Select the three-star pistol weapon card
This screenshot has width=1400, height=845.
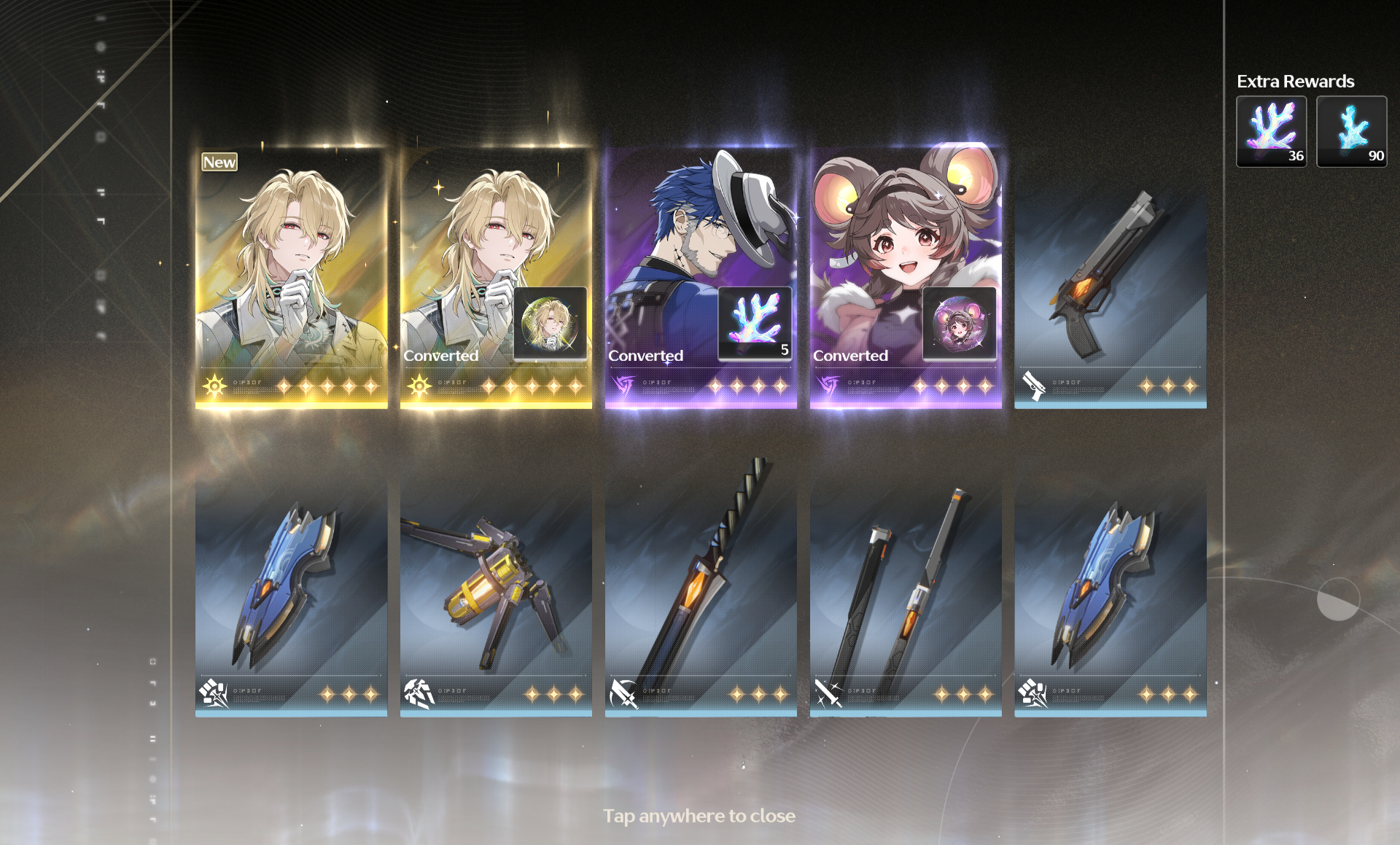[1110, 292]
